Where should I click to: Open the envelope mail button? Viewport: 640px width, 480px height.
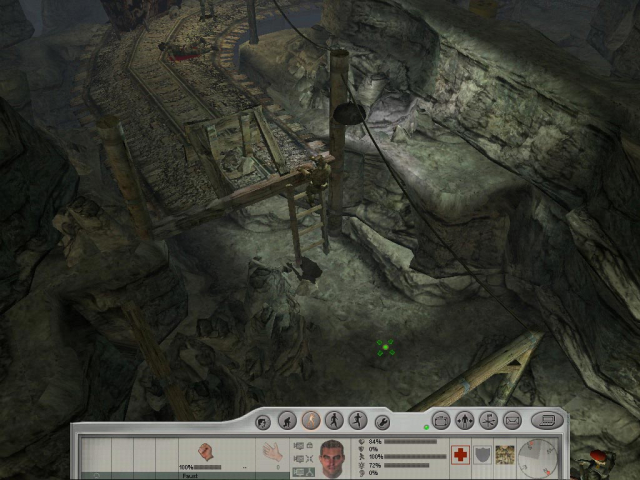click(512, 421)
